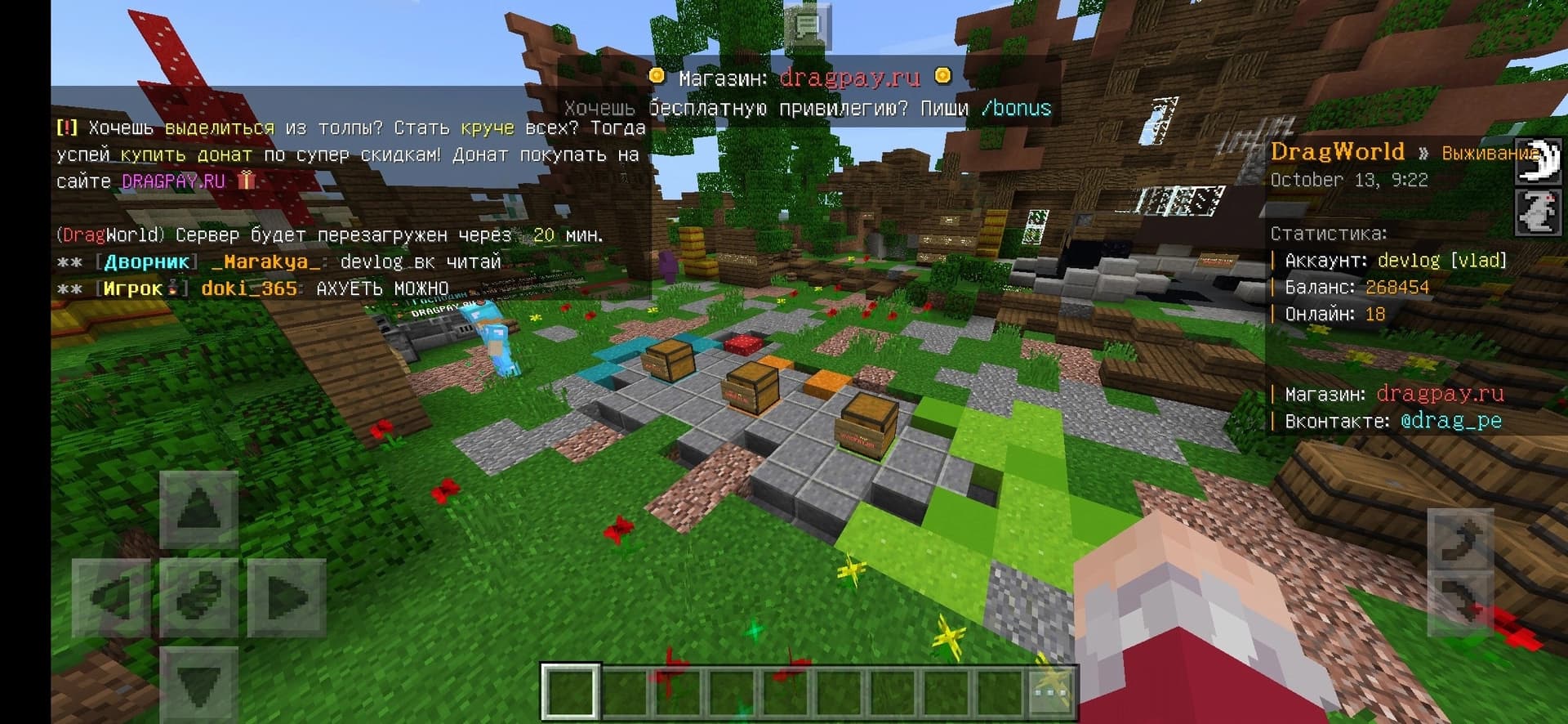Screen dimensions: 1568x724
Task: Tap the strafe left arrow
Action: tap(111, 597)
